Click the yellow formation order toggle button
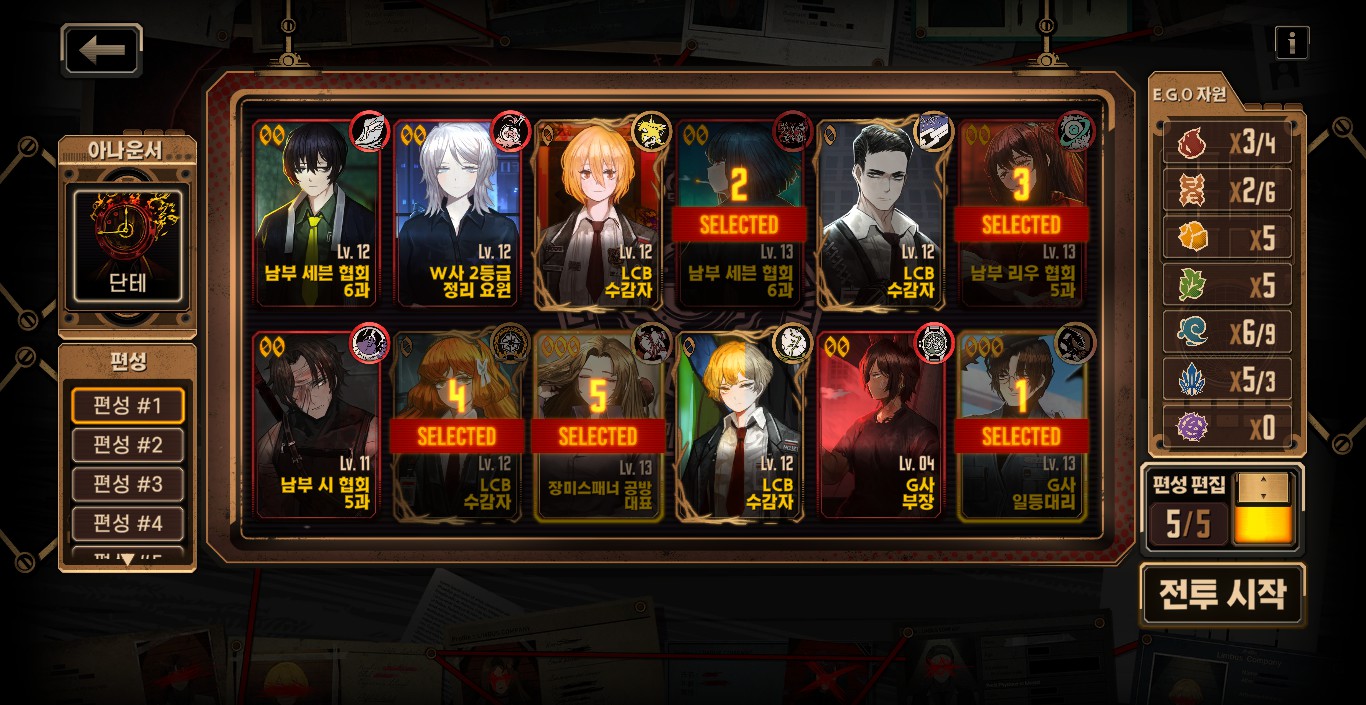This screenshot has width=1366, height=705. click(x=1263, y=510)
